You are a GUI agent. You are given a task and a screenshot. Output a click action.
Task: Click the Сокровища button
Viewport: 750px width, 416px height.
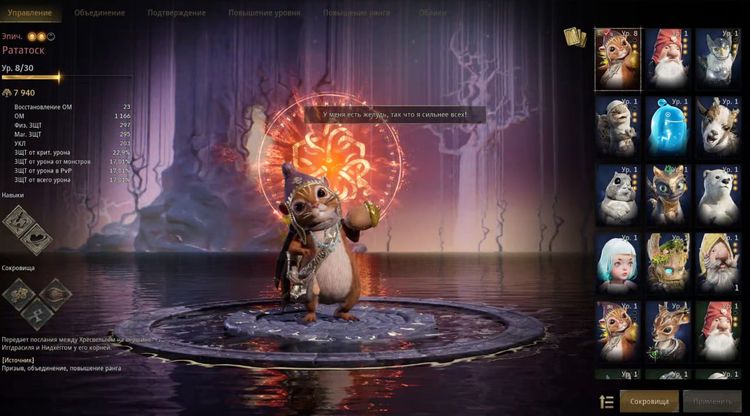[648, 401]
